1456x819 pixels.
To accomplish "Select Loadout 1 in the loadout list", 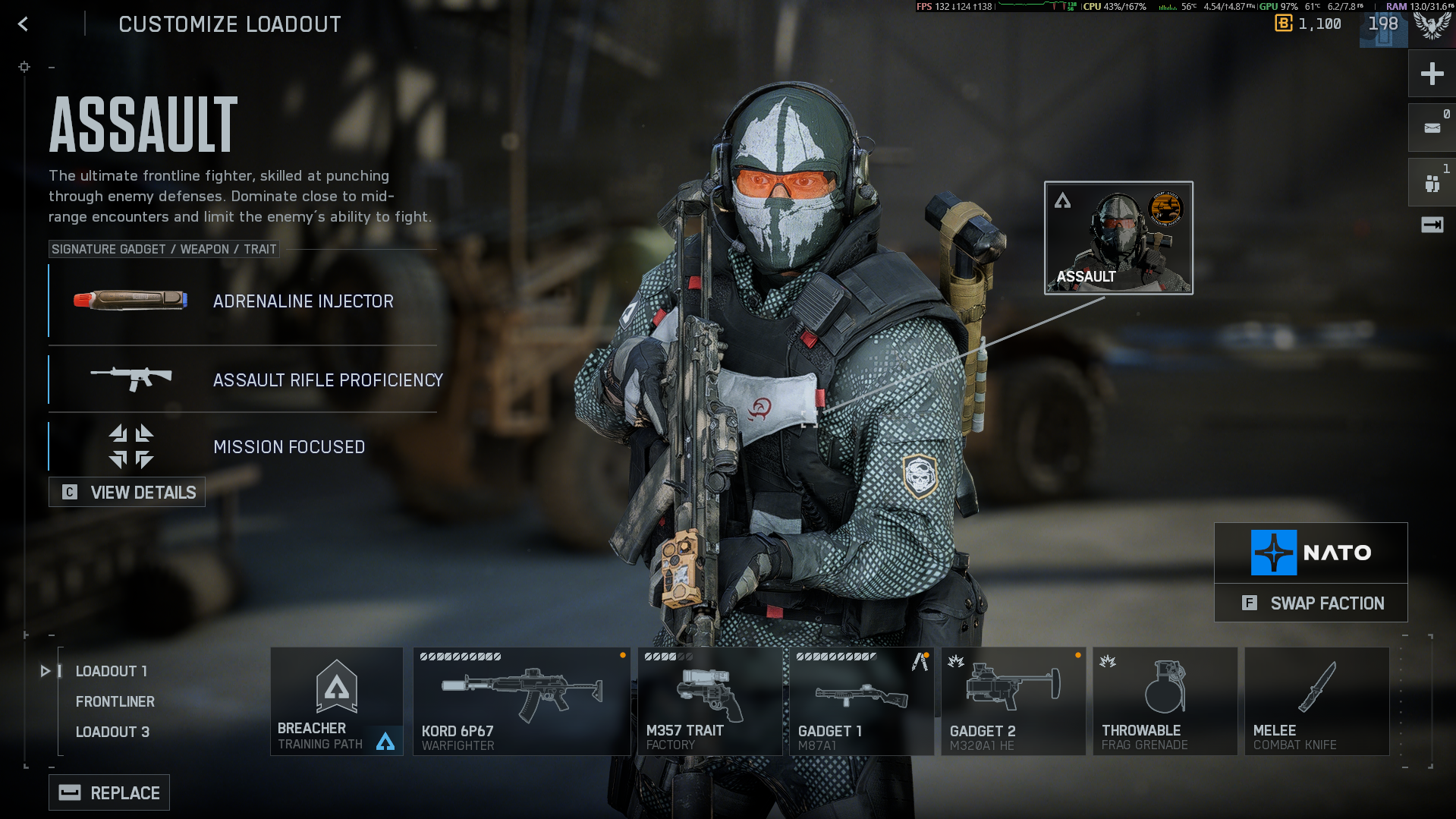I will [111, 671].
